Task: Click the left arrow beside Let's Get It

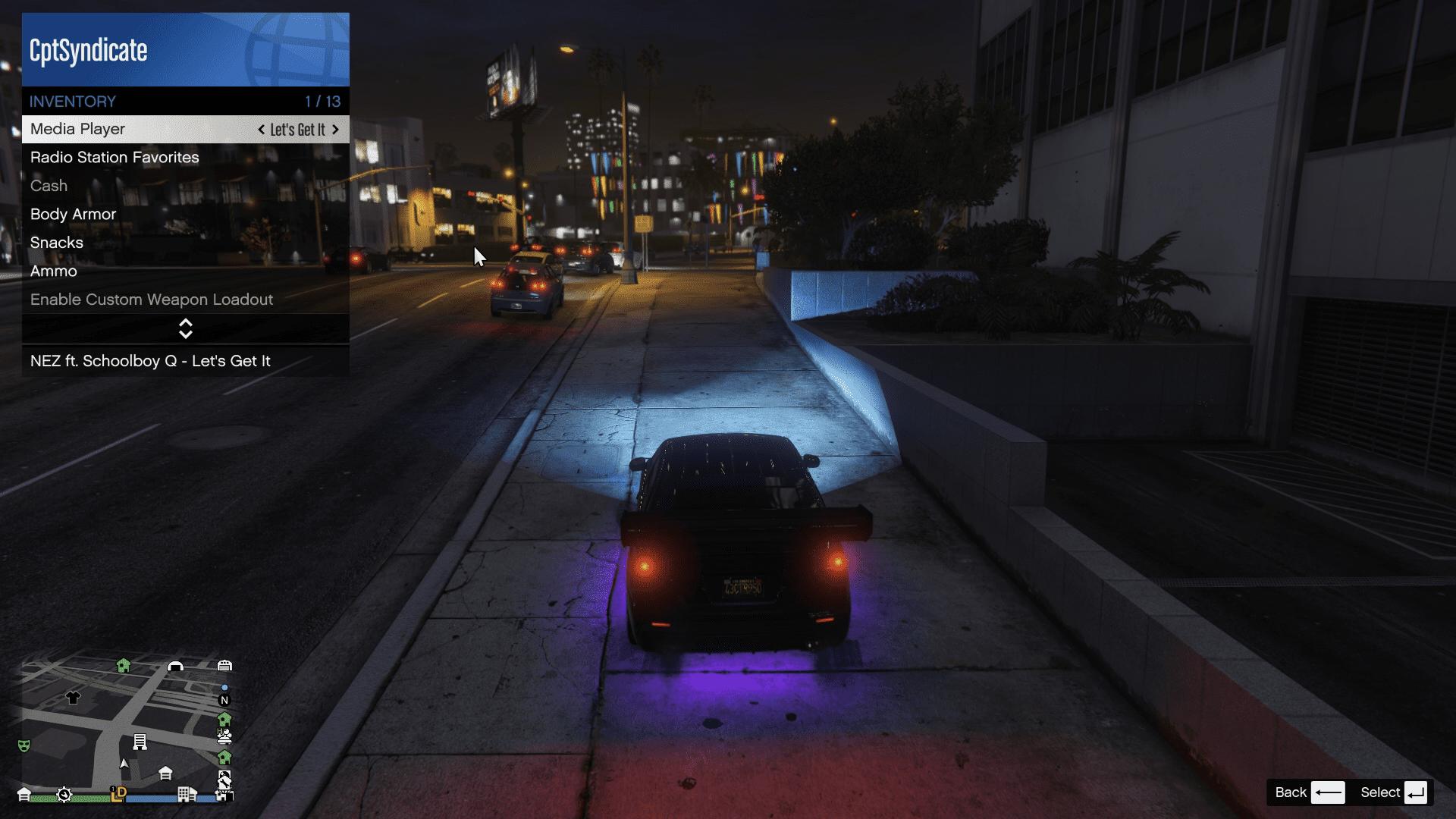Action: (x=262, y=130)
